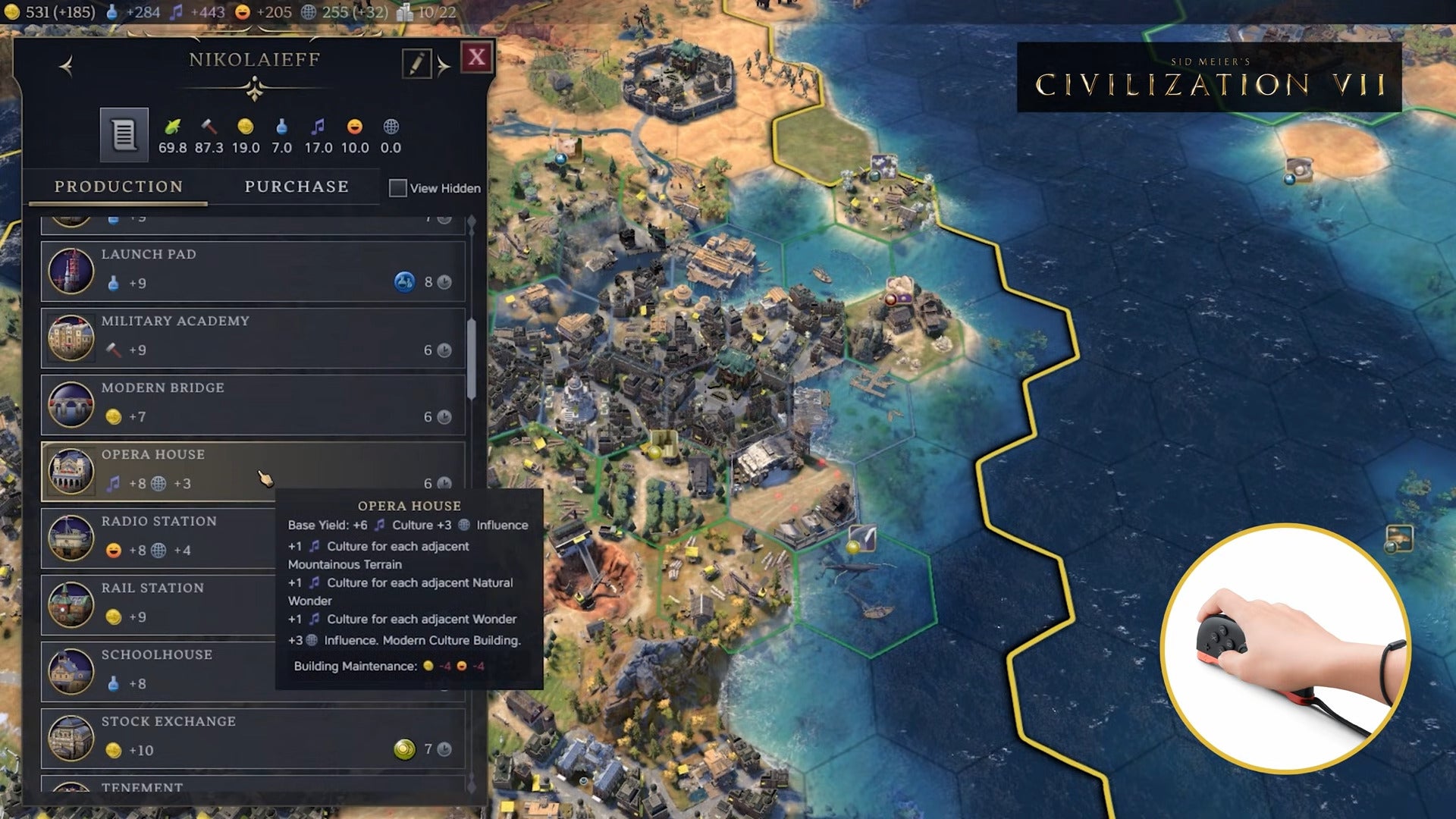Switch to the Purchase tab
1456x819 pixels.
295,187
